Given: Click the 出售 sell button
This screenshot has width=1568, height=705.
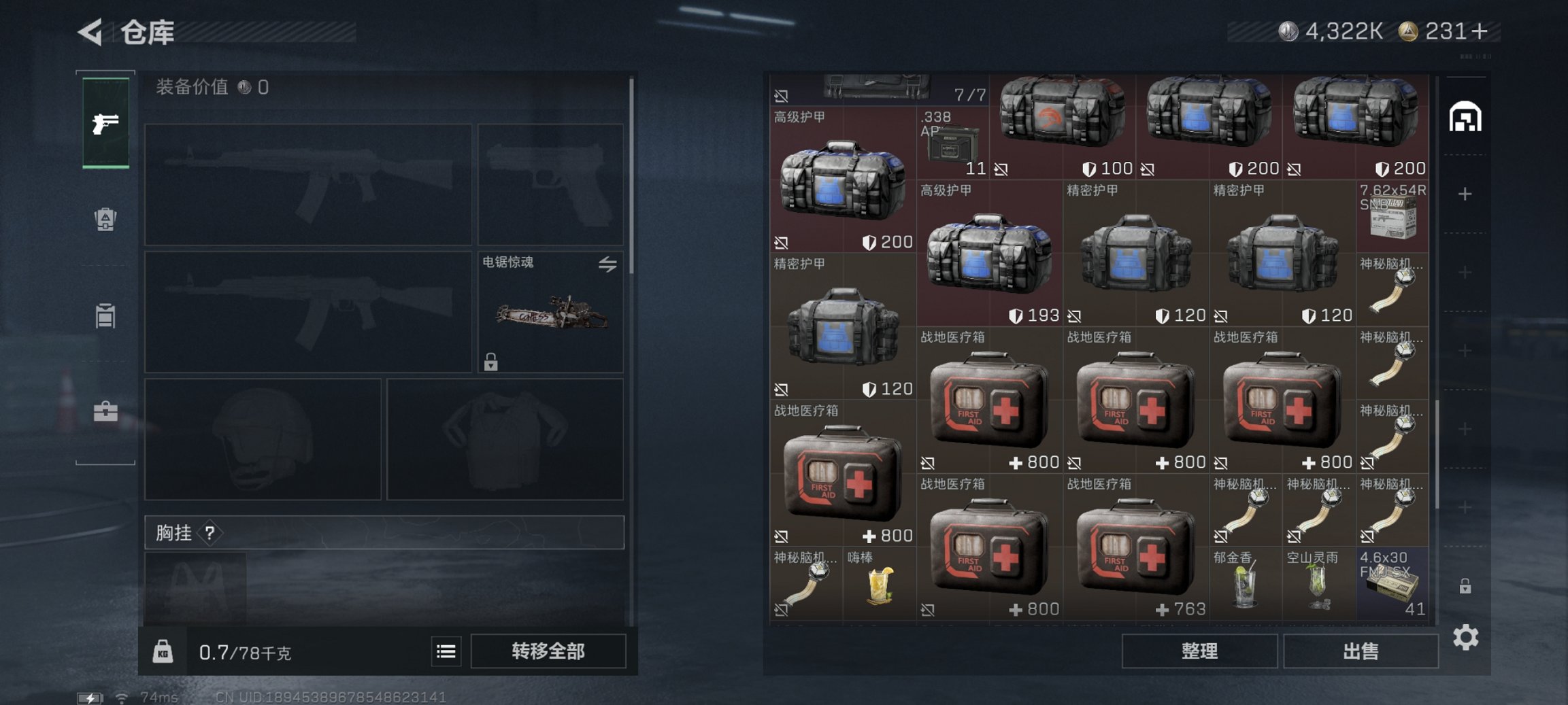Looking at the screenshot, I should tap(1361, 651).
